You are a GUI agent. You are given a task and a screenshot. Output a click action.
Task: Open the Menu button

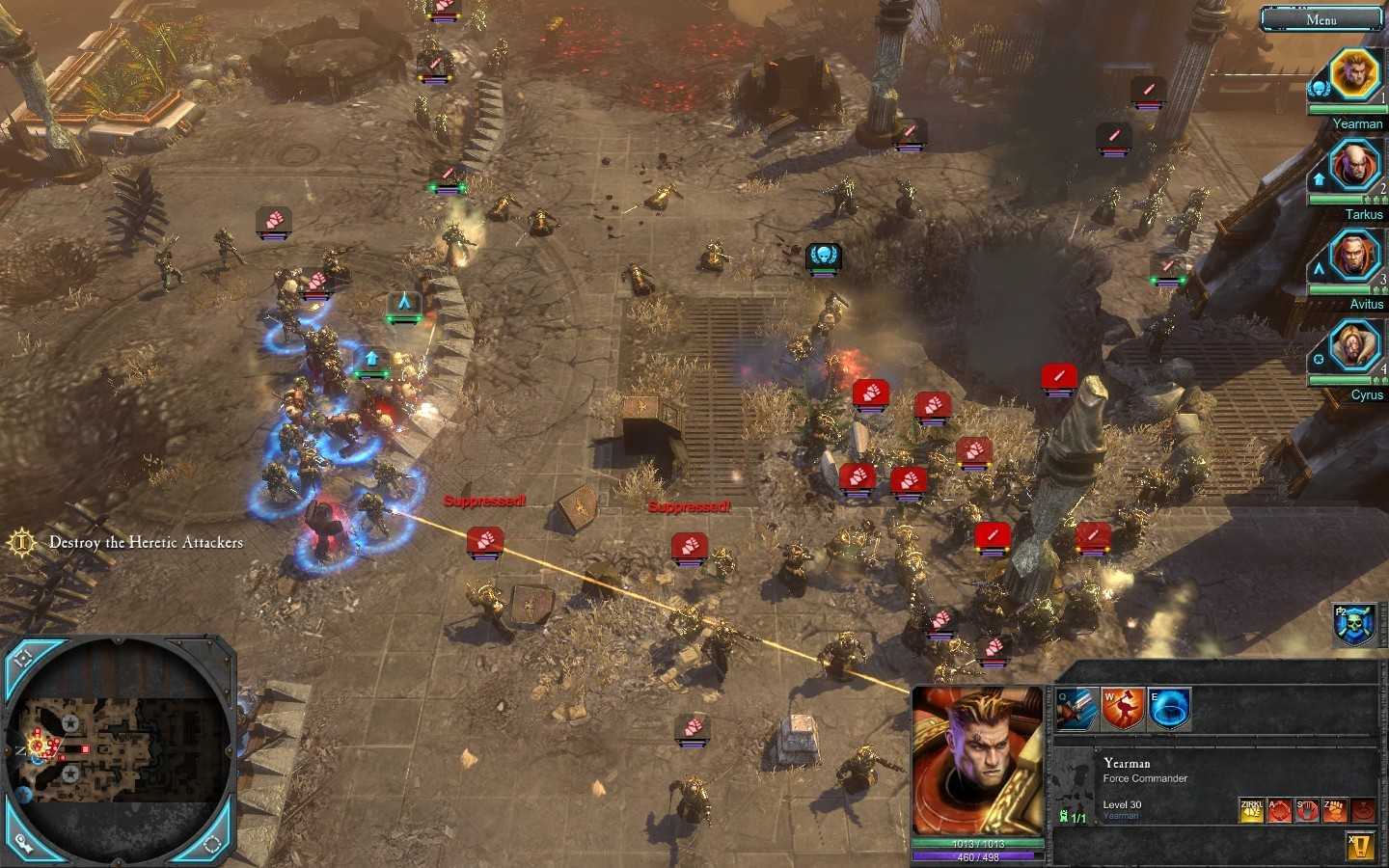point(1321,18)
